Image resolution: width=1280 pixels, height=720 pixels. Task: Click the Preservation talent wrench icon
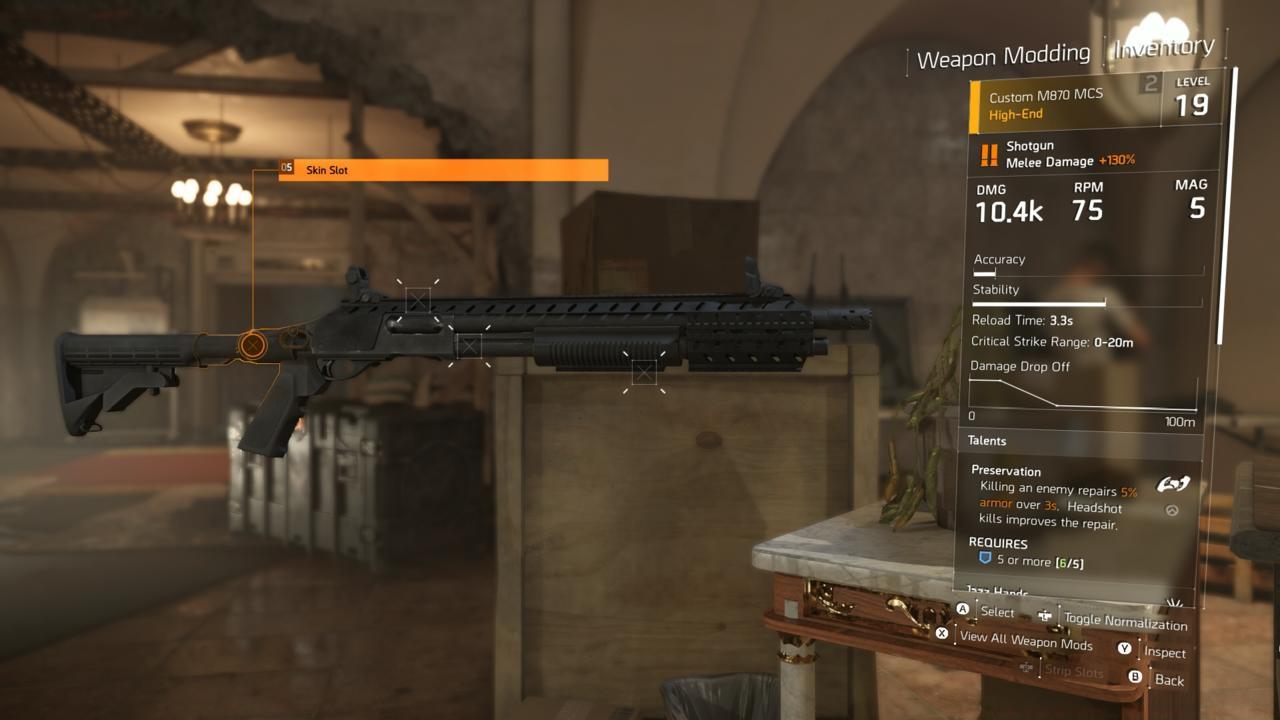click(x=1174, y=482)
